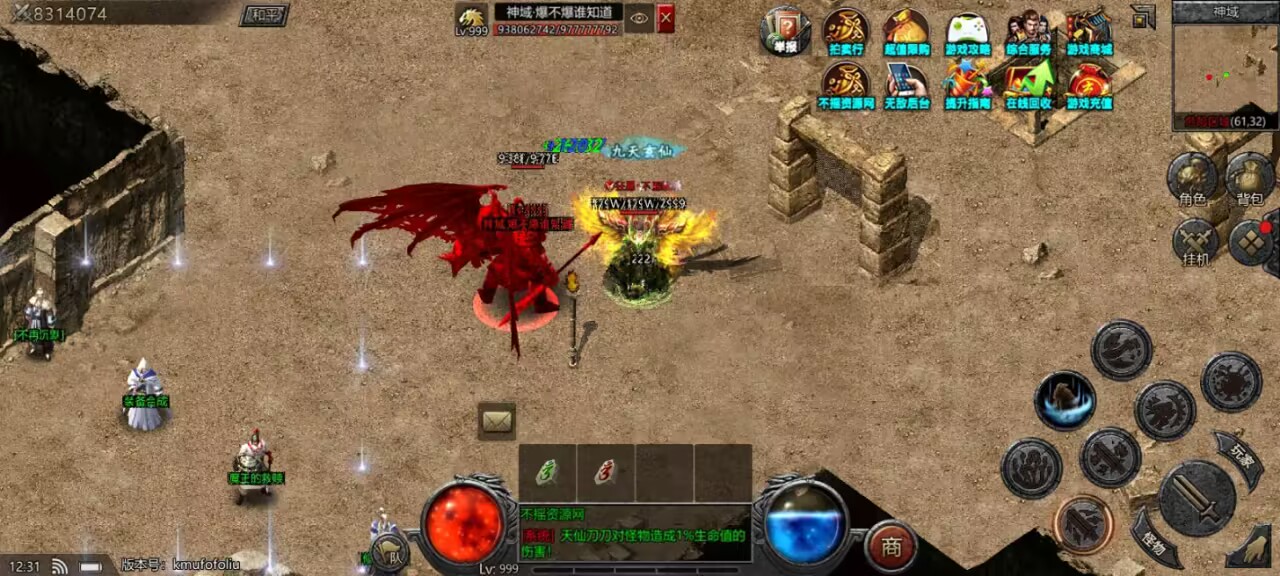The image size is (1280, 576).
Task: Open the 提升指南 upgrade guide
Action: point(967,84)
